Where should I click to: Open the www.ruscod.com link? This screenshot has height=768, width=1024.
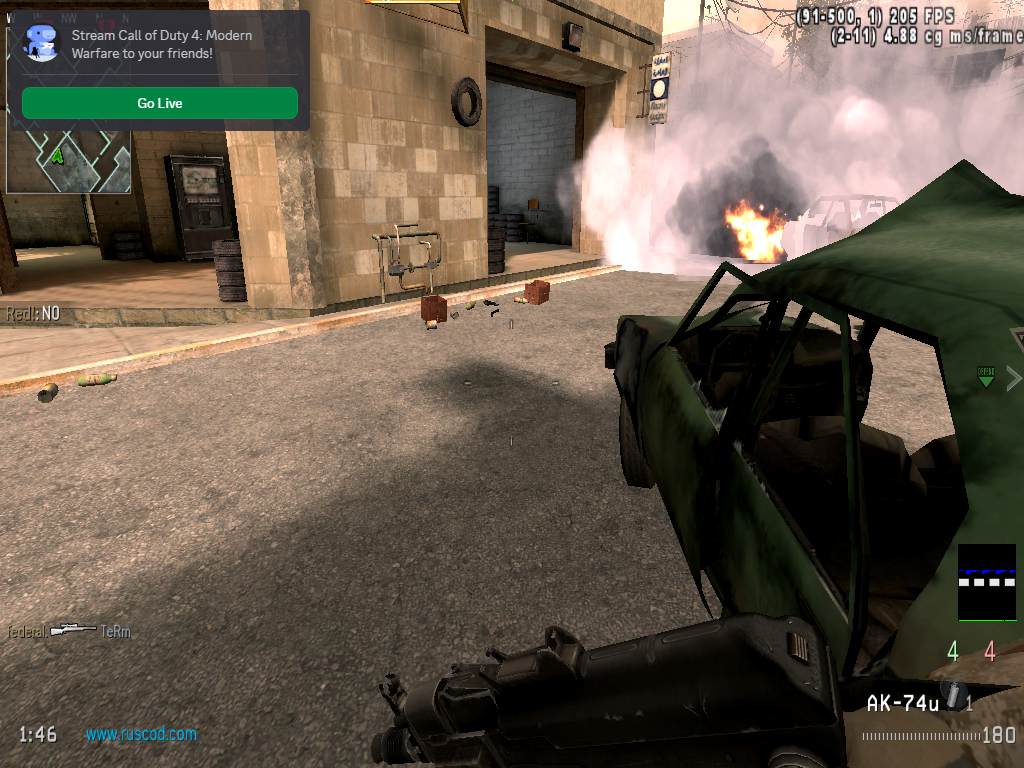(x=141, y=734)
